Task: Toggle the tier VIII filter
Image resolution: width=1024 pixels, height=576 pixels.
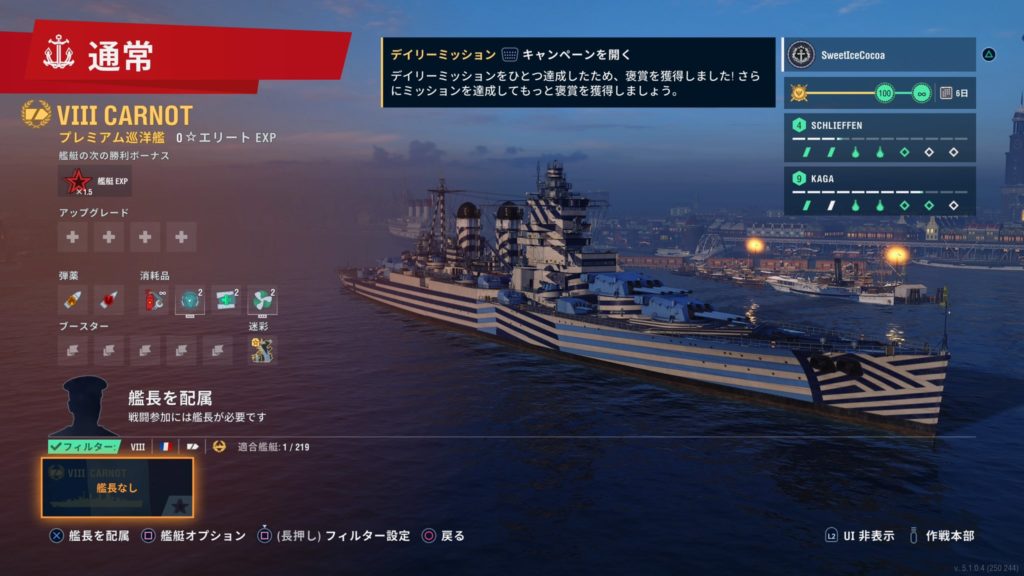Action: 138,447
